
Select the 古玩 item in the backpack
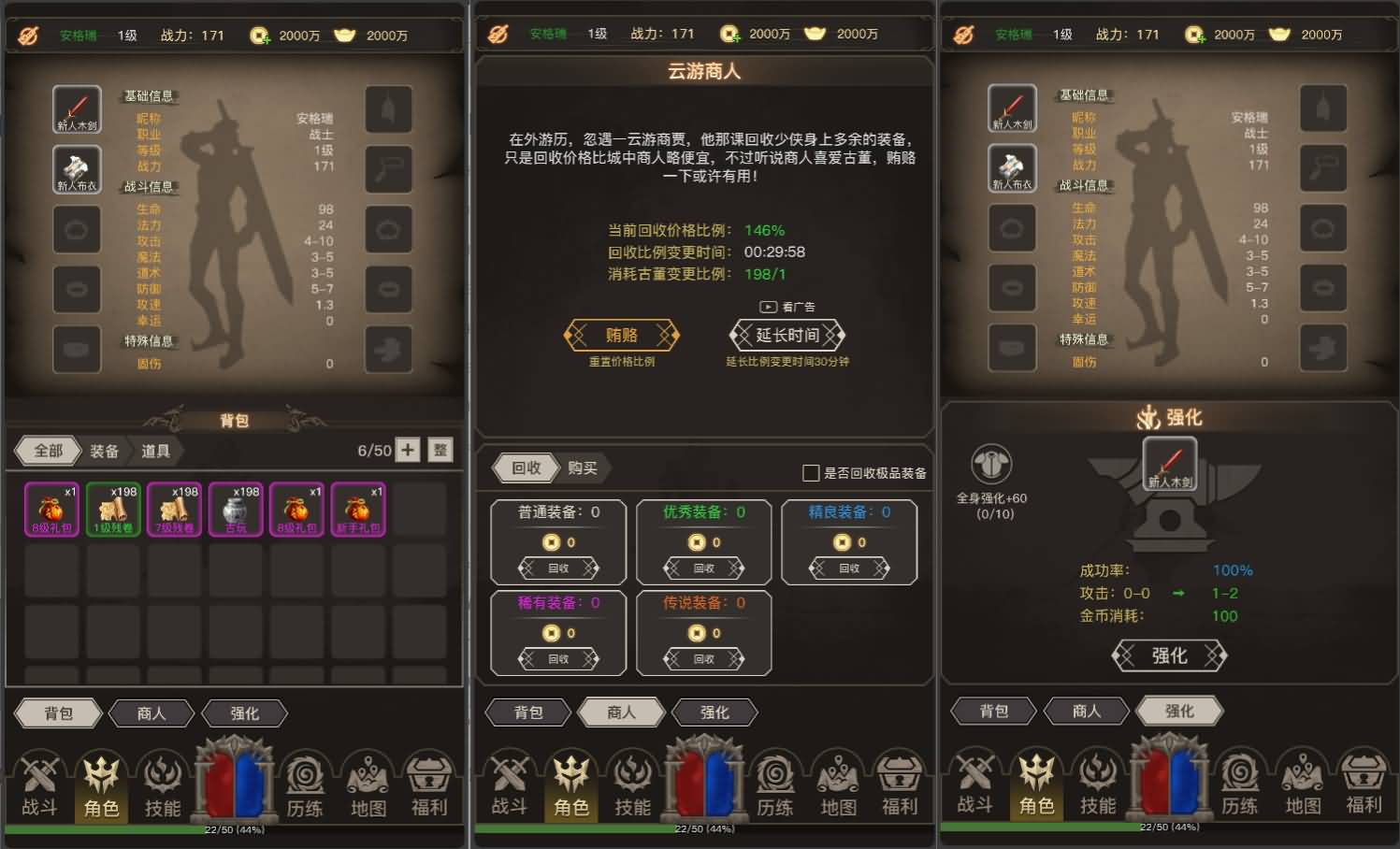(235, 508)
